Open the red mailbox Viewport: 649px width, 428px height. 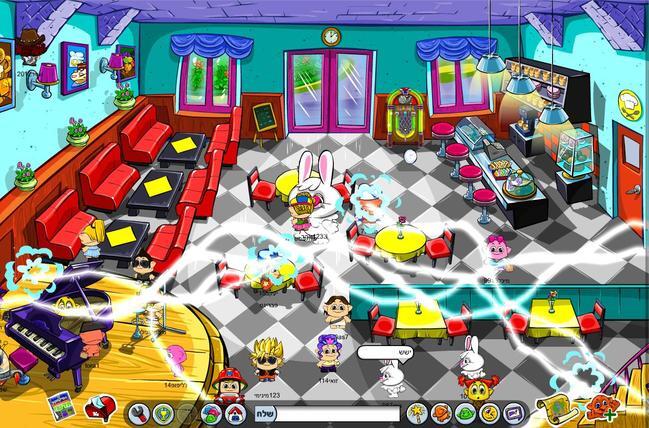click(x=100, y=408)
